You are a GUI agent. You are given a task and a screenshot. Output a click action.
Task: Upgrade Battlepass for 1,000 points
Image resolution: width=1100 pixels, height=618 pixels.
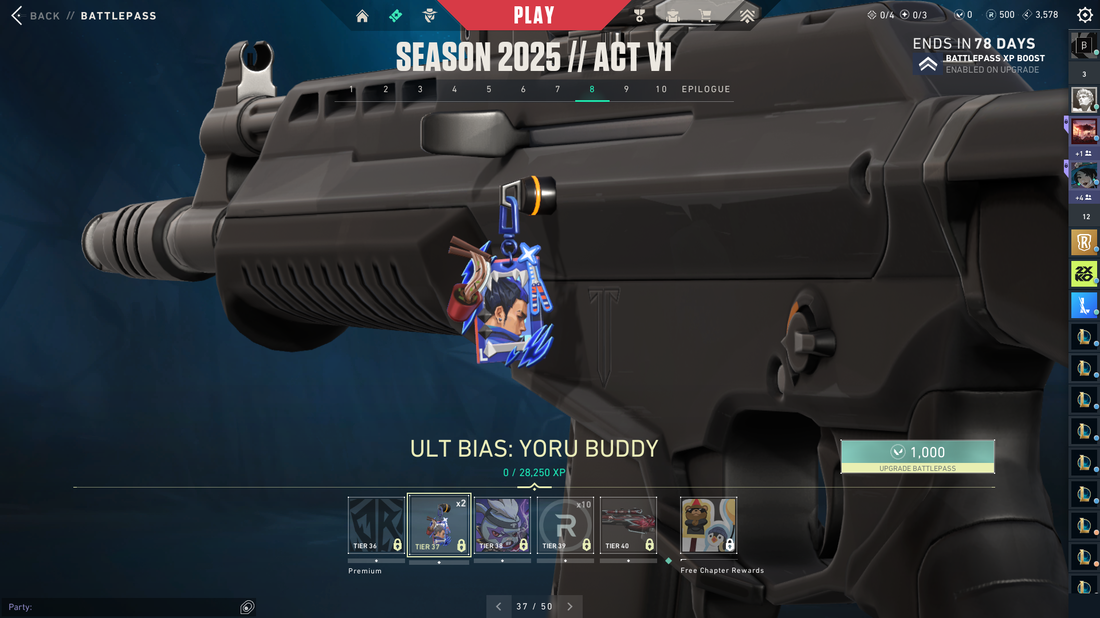[917, 456]
